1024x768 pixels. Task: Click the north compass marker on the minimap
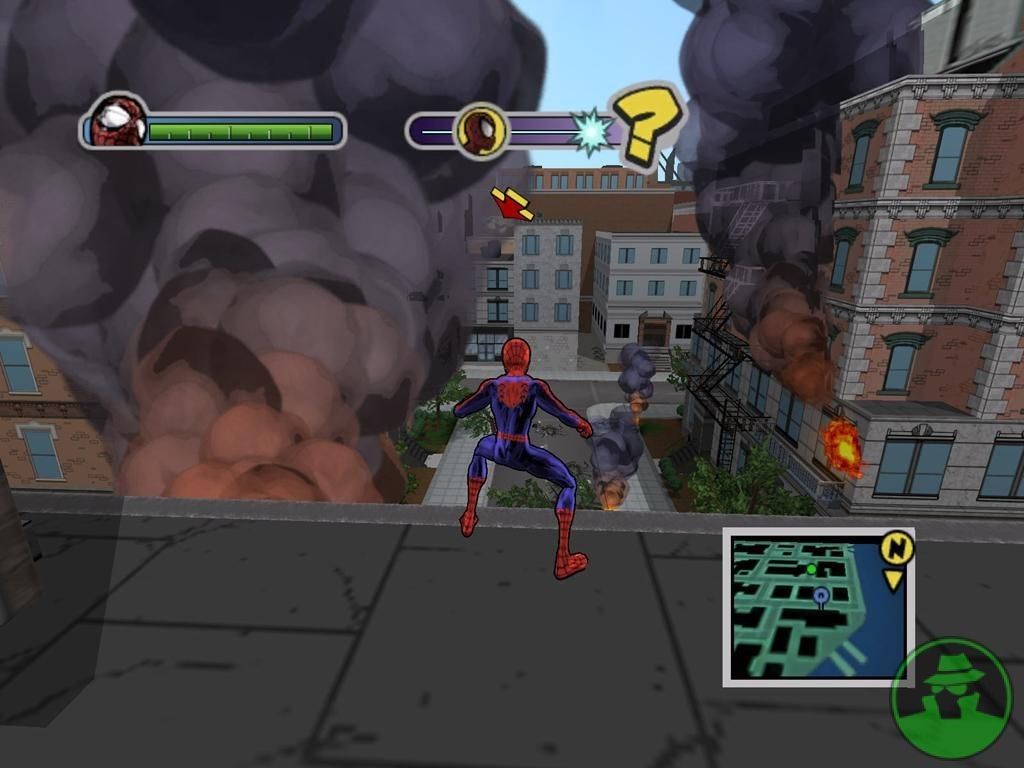(897, 548)
